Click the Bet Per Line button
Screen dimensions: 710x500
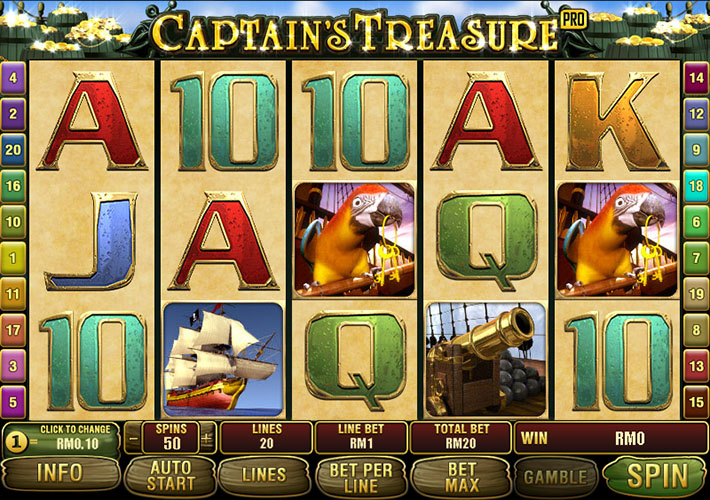pyautogui.click(x=360, y=475)
